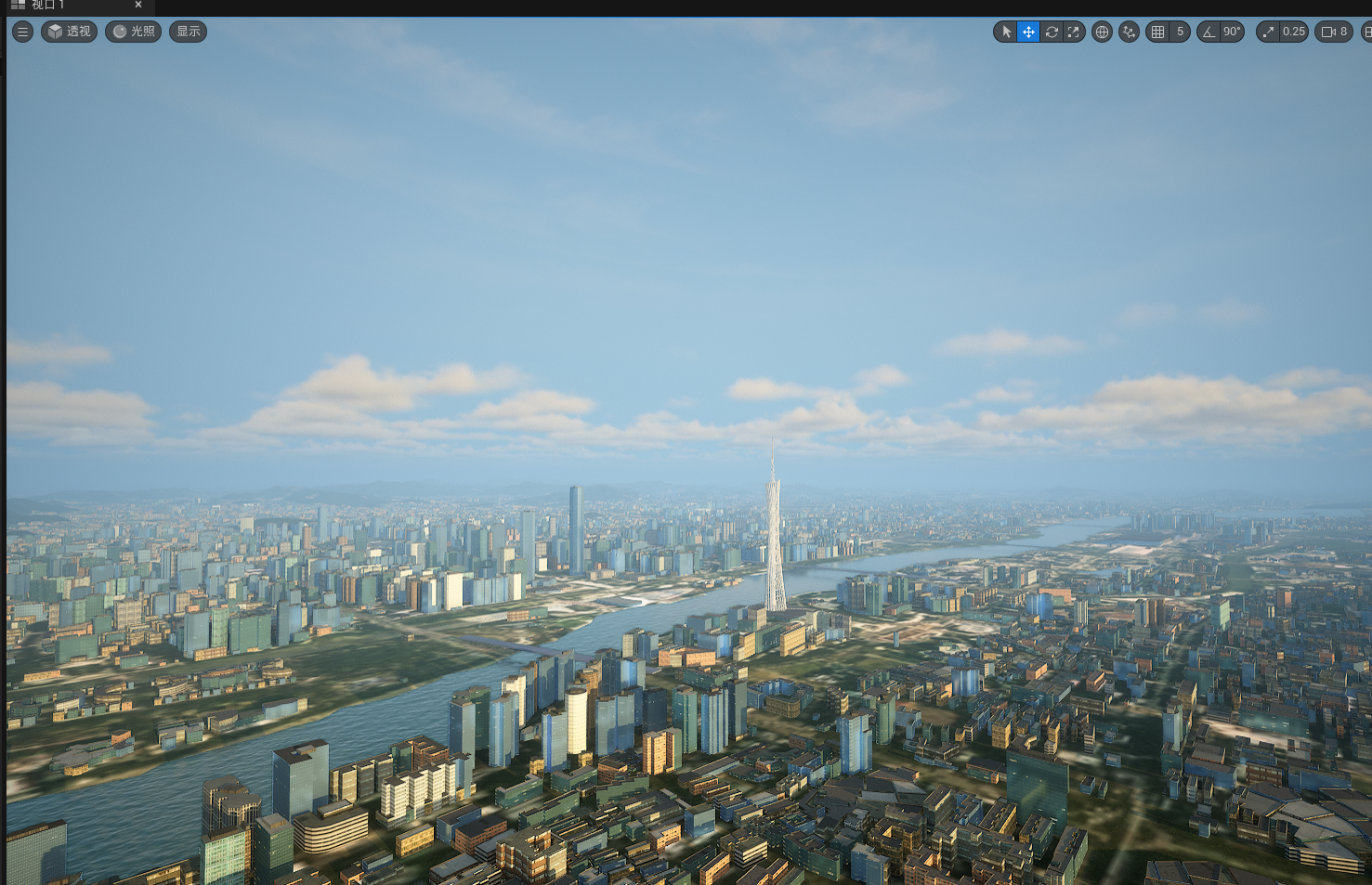Activate the arrow select mode tool

(x=1006, y=32)
